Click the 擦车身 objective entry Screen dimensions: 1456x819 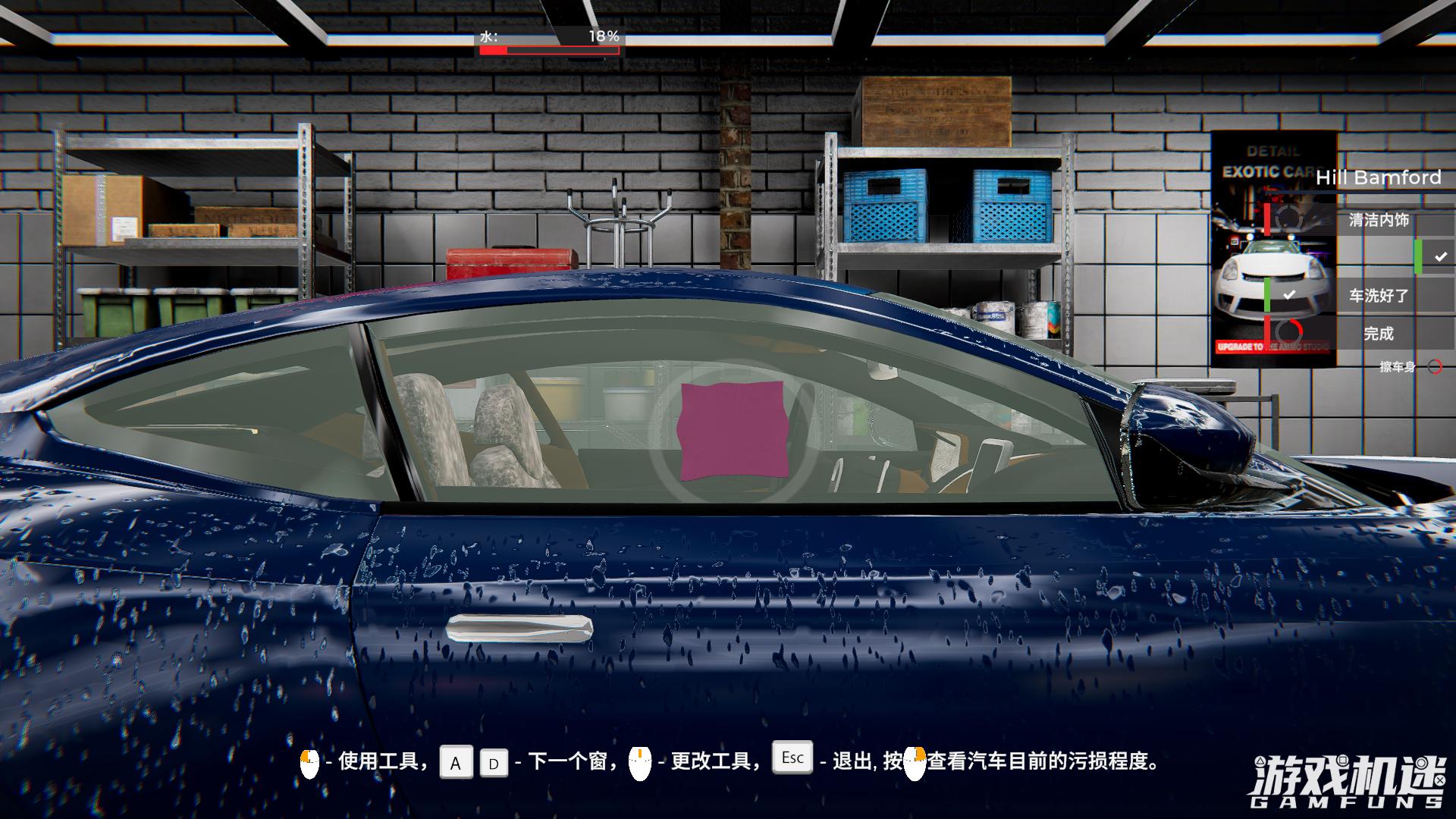pyautogui.click(x=1397, y=367)
